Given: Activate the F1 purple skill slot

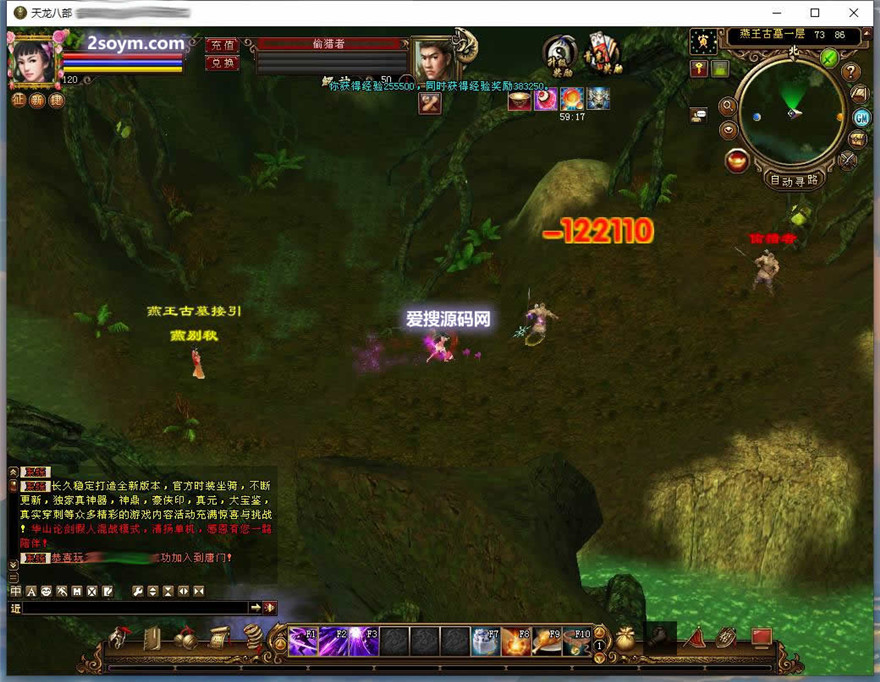Looking at the screenshot, I should pyautogui.click(x=303, y=641).
